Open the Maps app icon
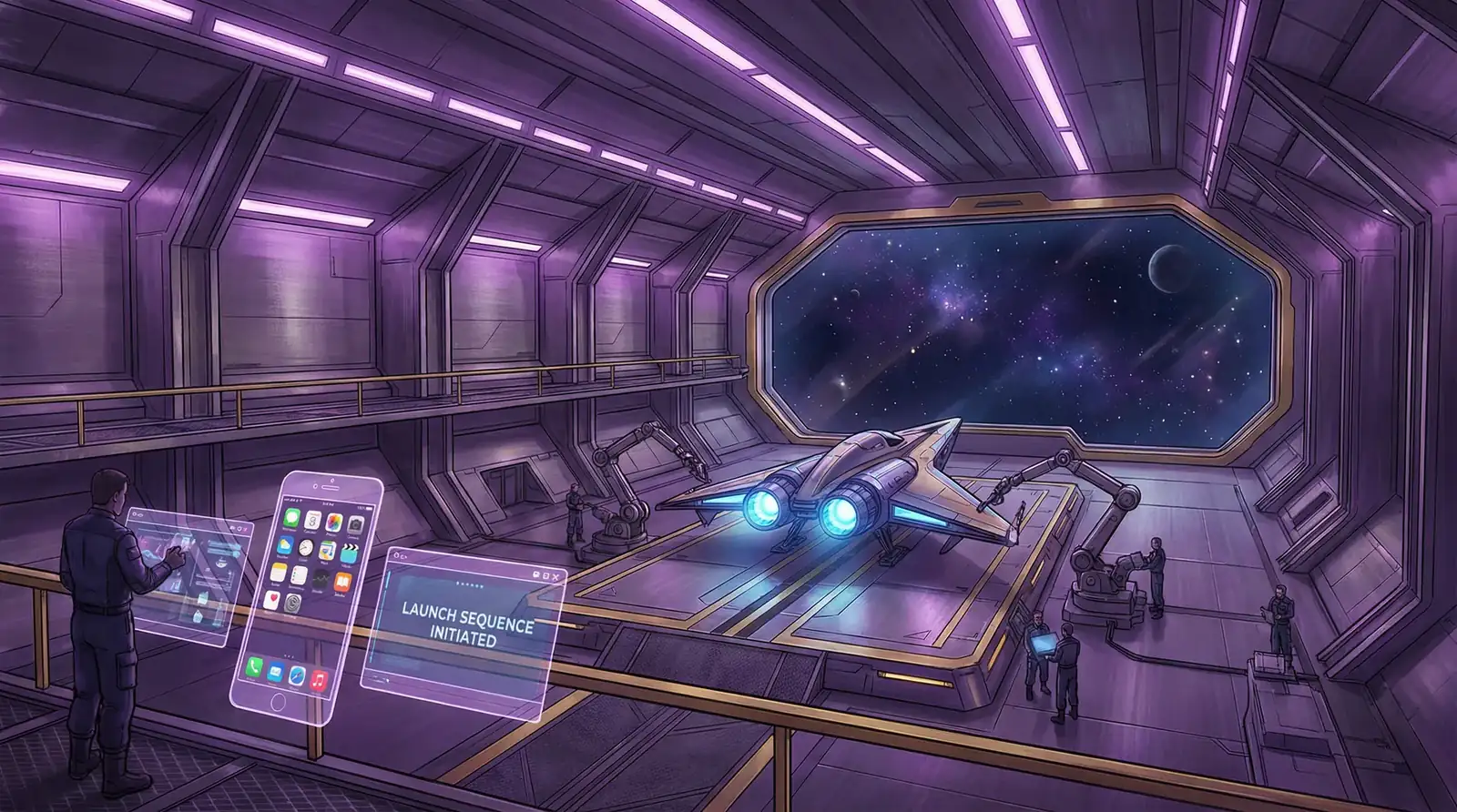Screen dimensions: 1457x812 328,551
